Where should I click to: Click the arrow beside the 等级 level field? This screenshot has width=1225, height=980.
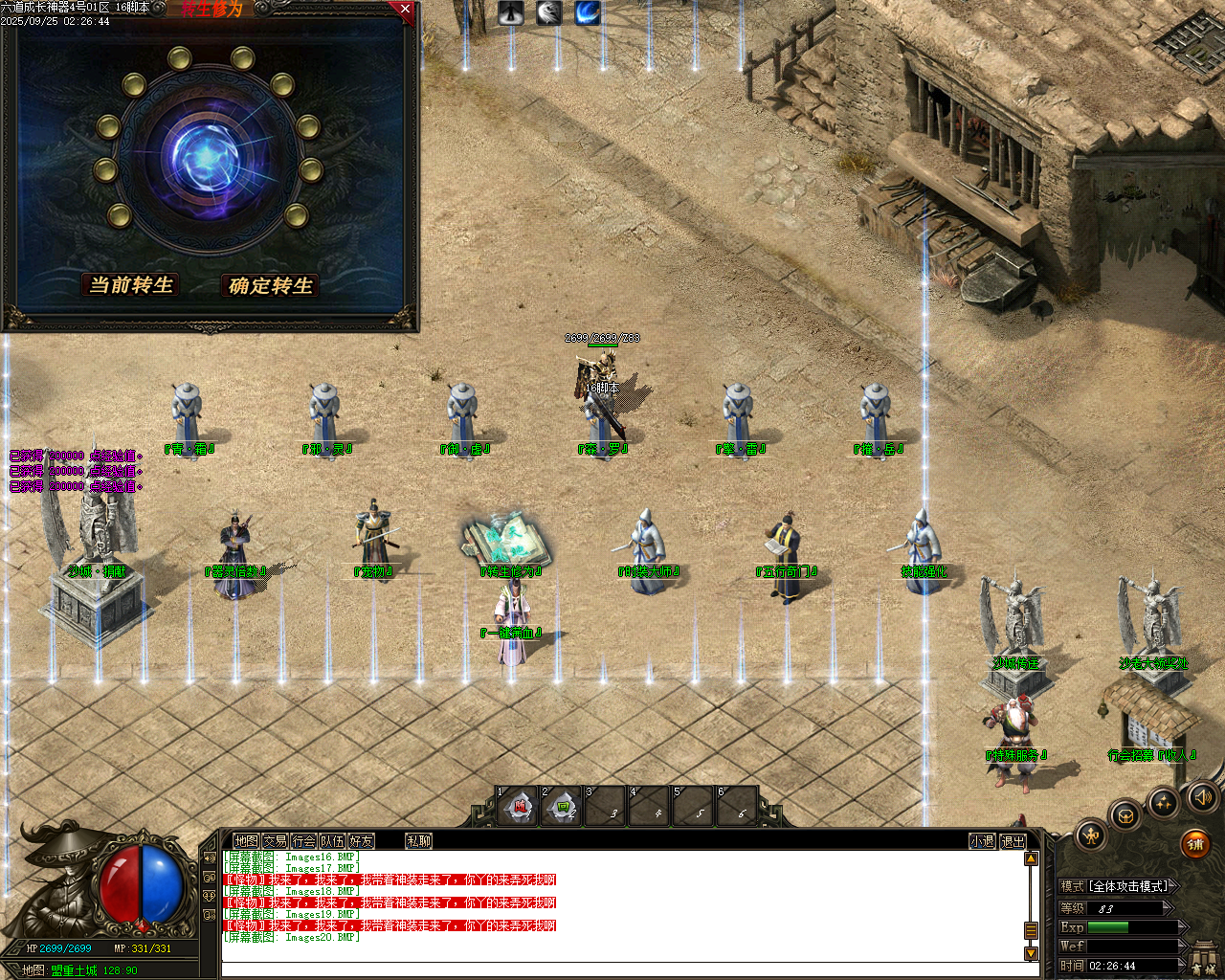tap(1167, 907)
